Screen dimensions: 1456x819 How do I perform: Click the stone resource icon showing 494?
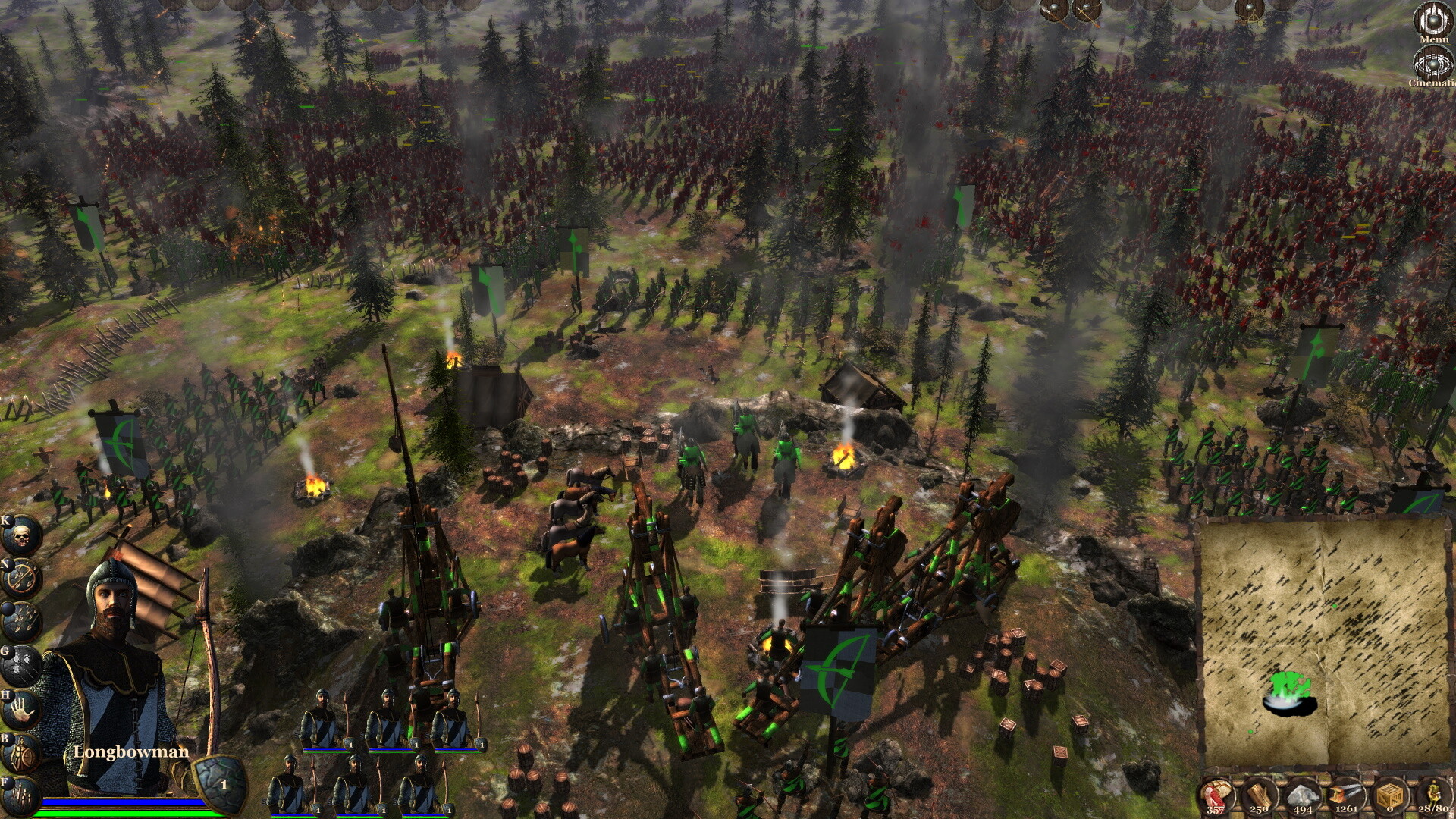(x=1303, y=792)
